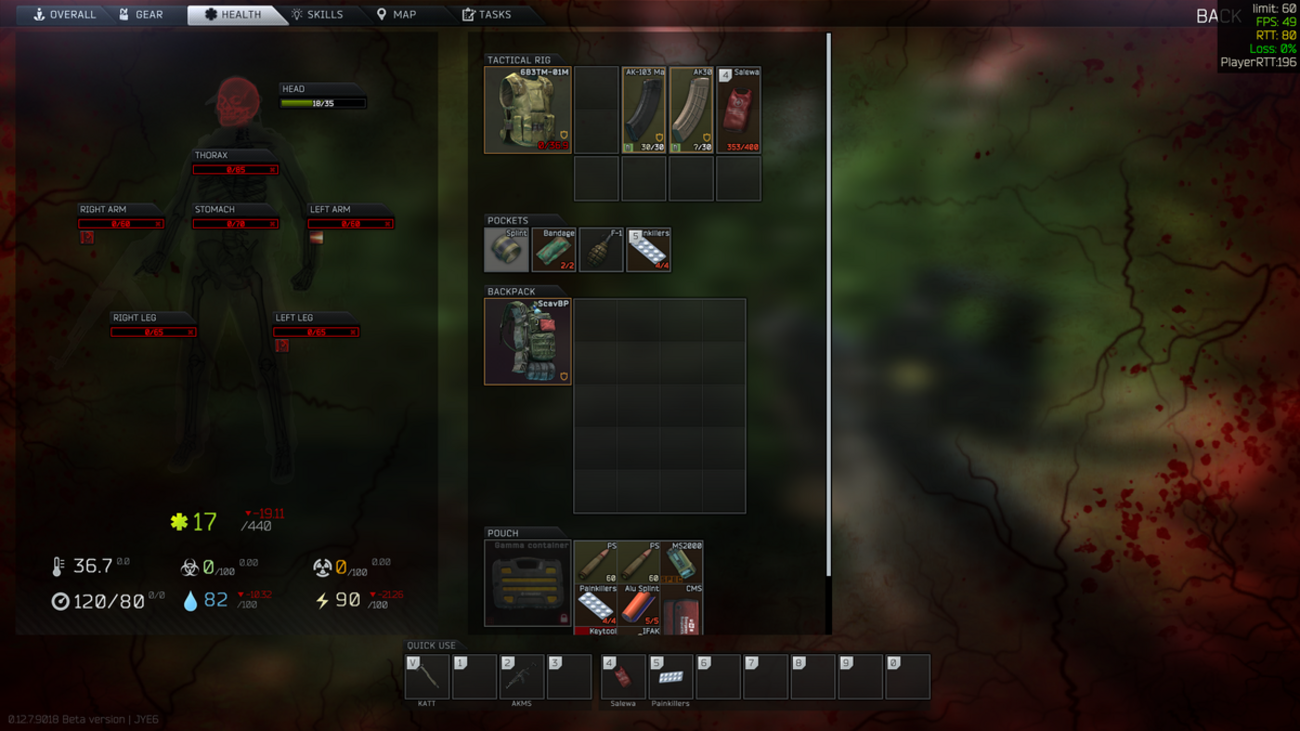Use the Painkillers quick use slot
Image resolution: width=1300 pixels, height=731 pixels.
tap(670, 677)
